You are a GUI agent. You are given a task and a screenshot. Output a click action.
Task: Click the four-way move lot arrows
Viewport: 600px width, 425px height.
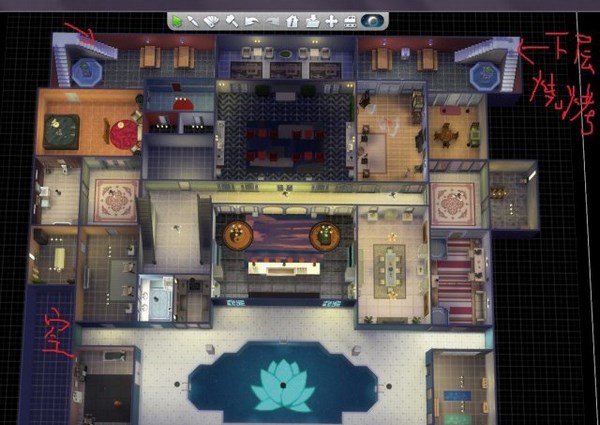click(332, 19)
